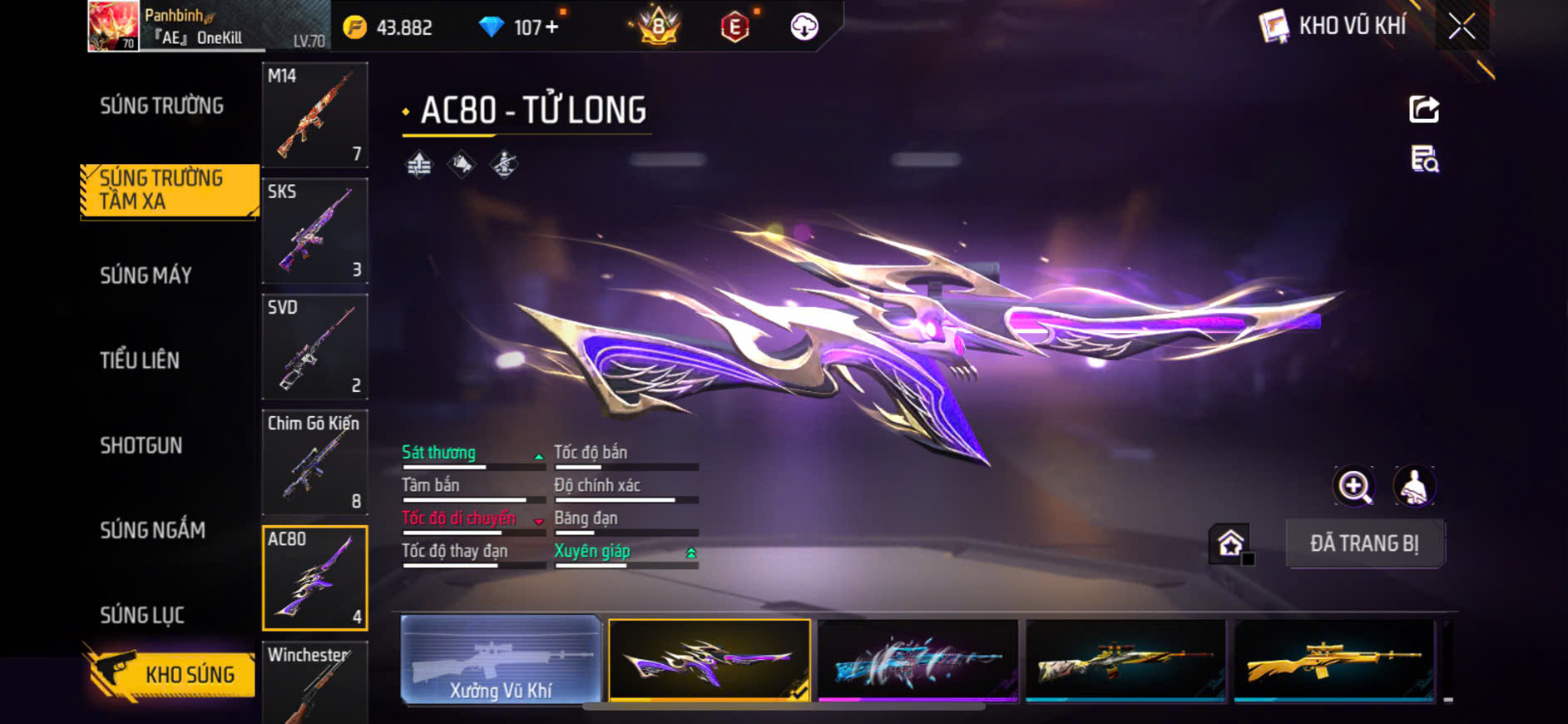Open Xưởng Vũ Khí weapon workshop

click(x=501, y=661)
